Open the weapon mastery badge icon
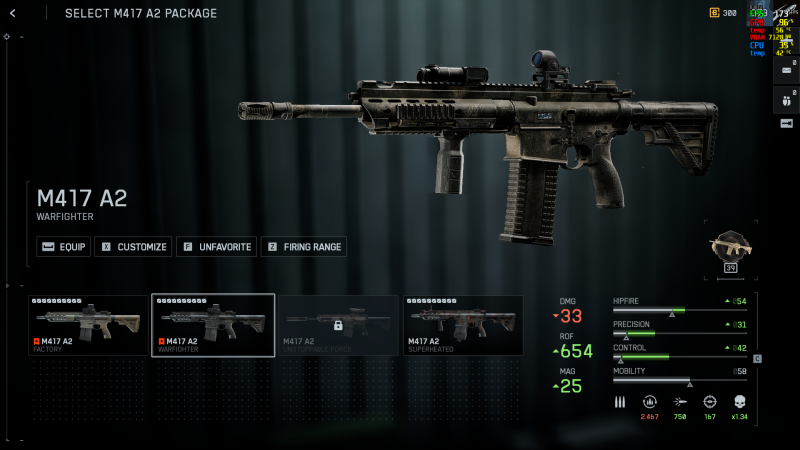Screen dimensions: 800x450 [x=730, y=249]
